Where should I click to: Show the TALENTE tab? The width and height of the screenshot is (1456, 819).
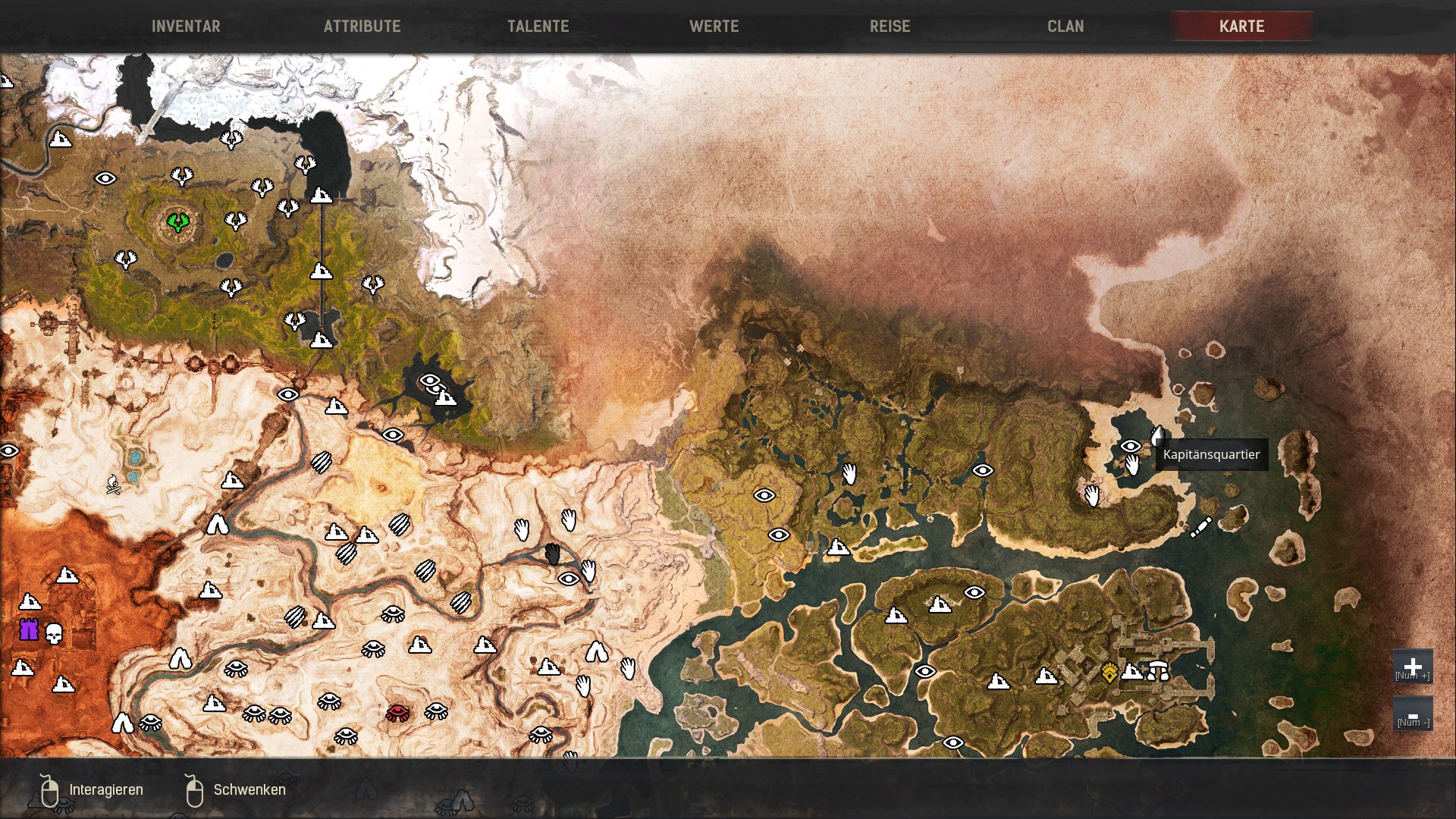(538, 27)
